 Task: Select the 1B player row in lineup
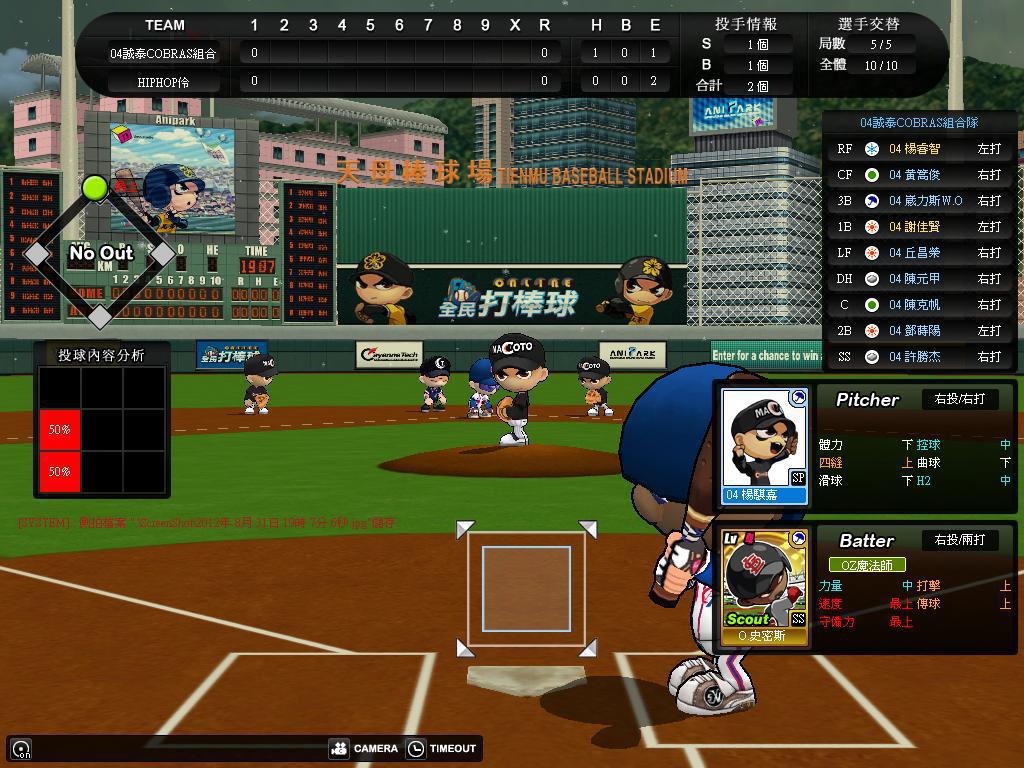point(920,227)
